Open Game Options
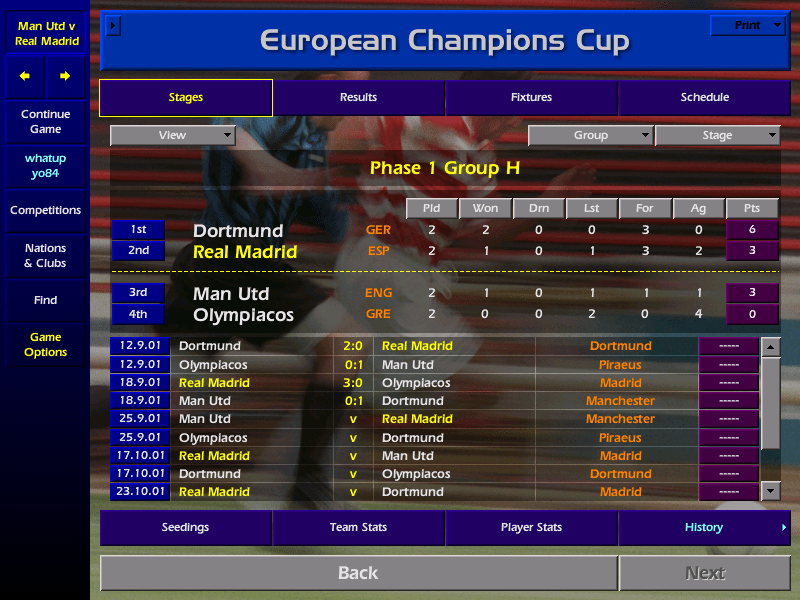800x600 pixels. 46,345
